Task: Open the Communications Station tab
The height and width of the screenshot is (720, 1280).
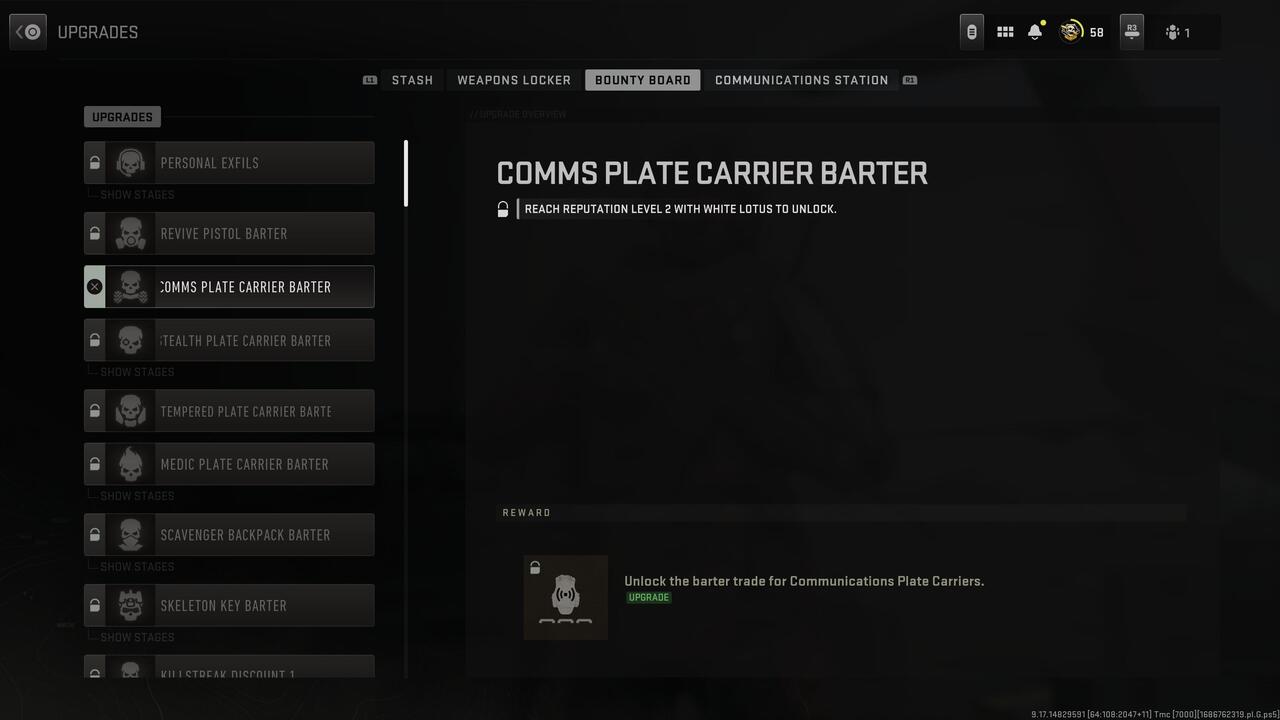Action: pyautogui.click(x=801, y=80)
